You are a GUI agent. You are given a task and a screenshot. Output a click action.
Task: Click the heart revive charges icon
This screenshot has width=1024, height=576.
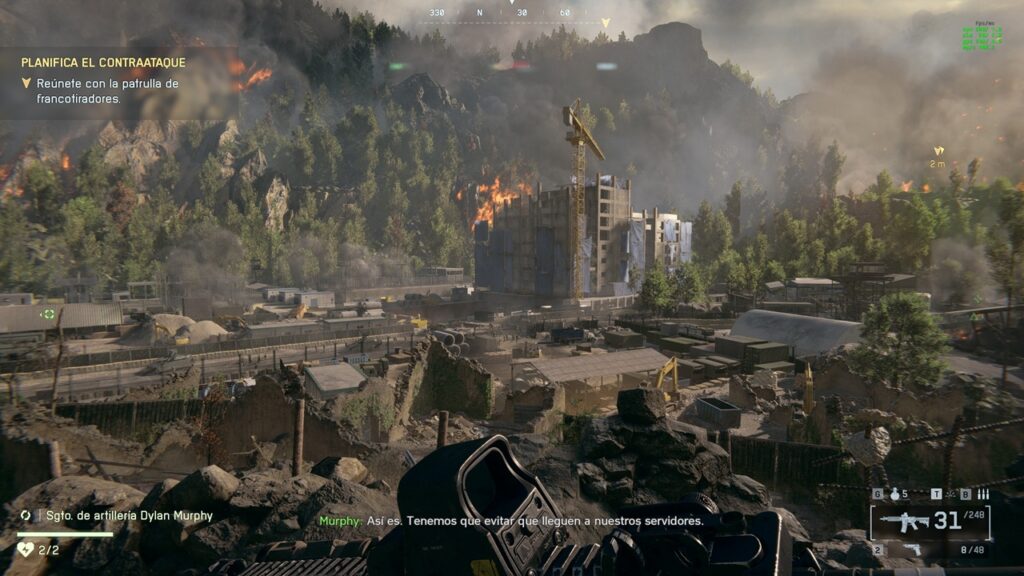tap(27, 548)
